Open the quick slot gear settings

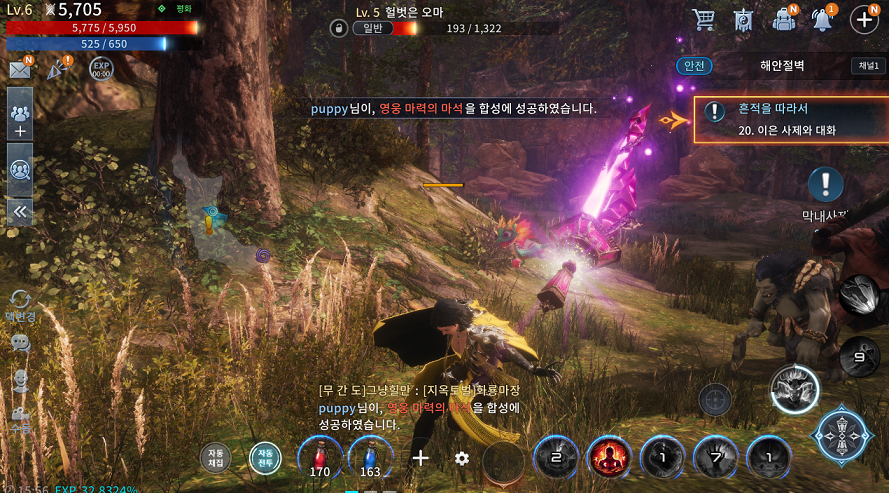(461, 458)
